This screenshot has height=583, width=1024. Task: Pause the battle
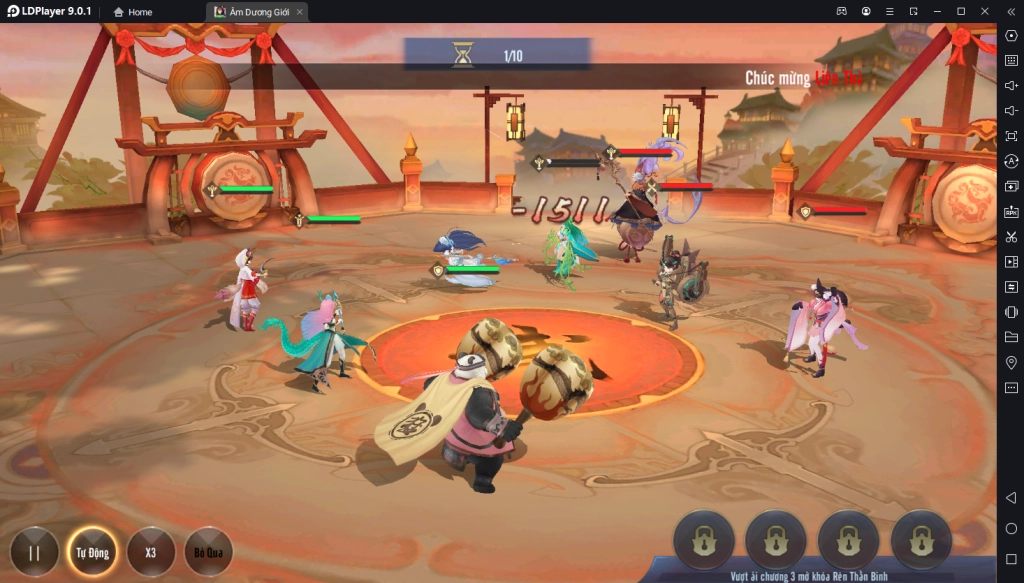[35, 551]
